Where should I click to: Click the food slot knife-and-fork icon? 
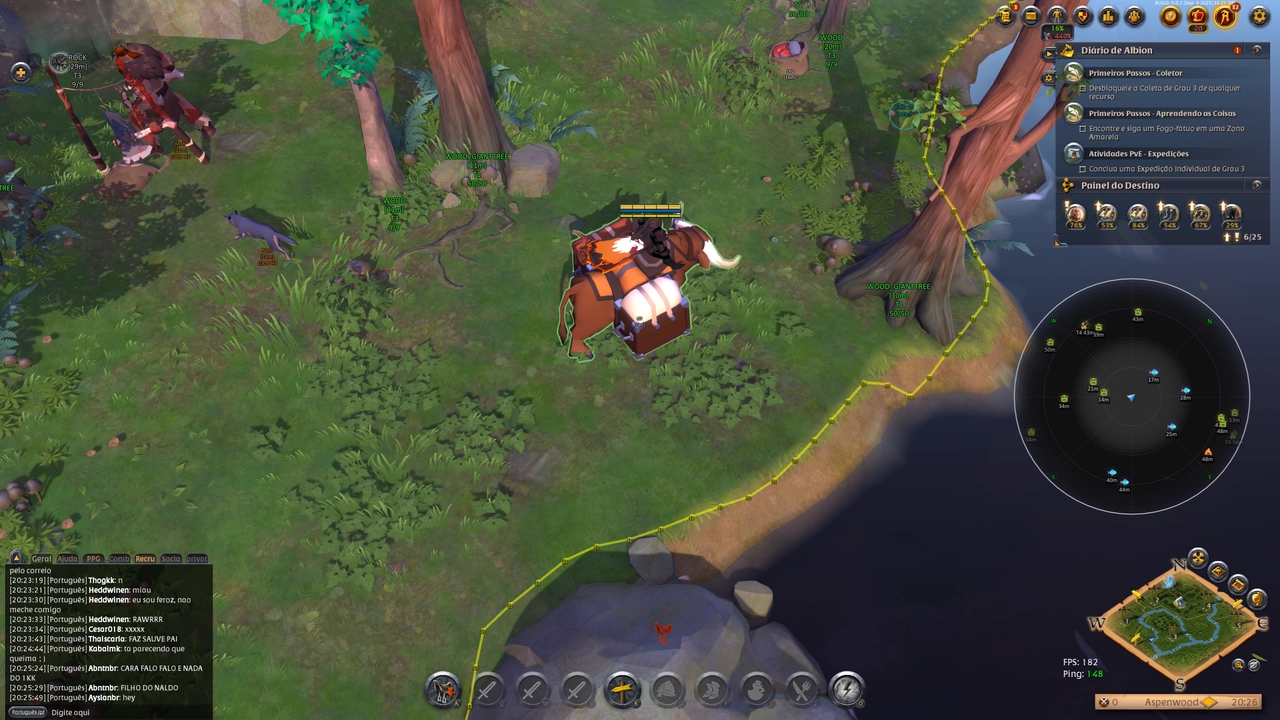coord(801,689)
